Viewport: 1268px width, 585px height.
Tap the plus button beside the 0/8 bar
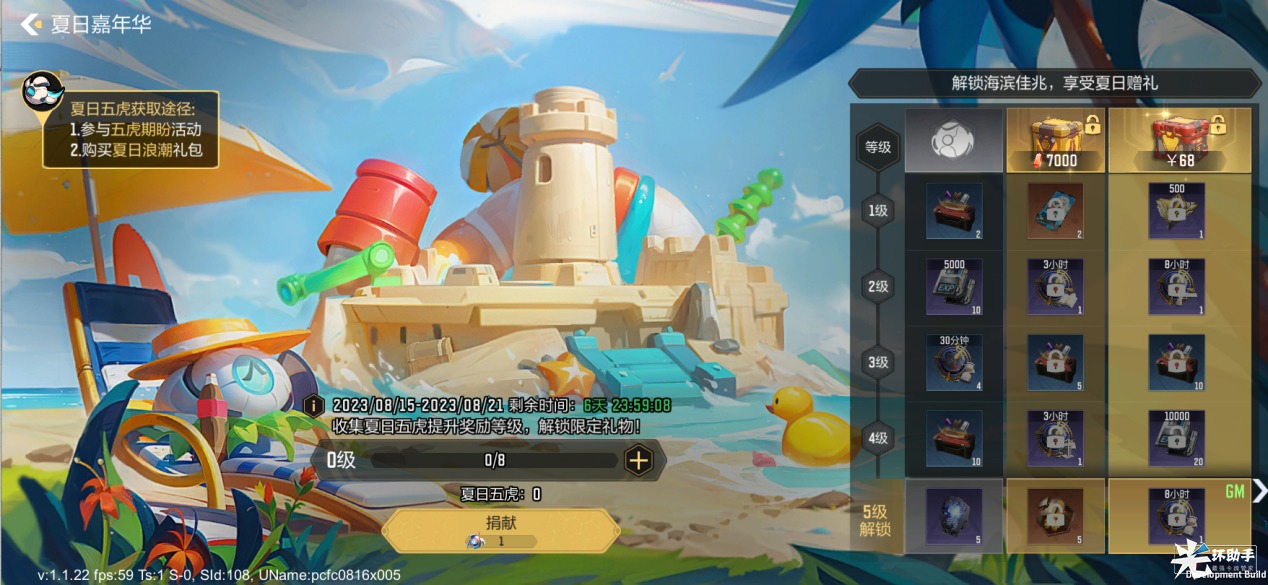638,461
